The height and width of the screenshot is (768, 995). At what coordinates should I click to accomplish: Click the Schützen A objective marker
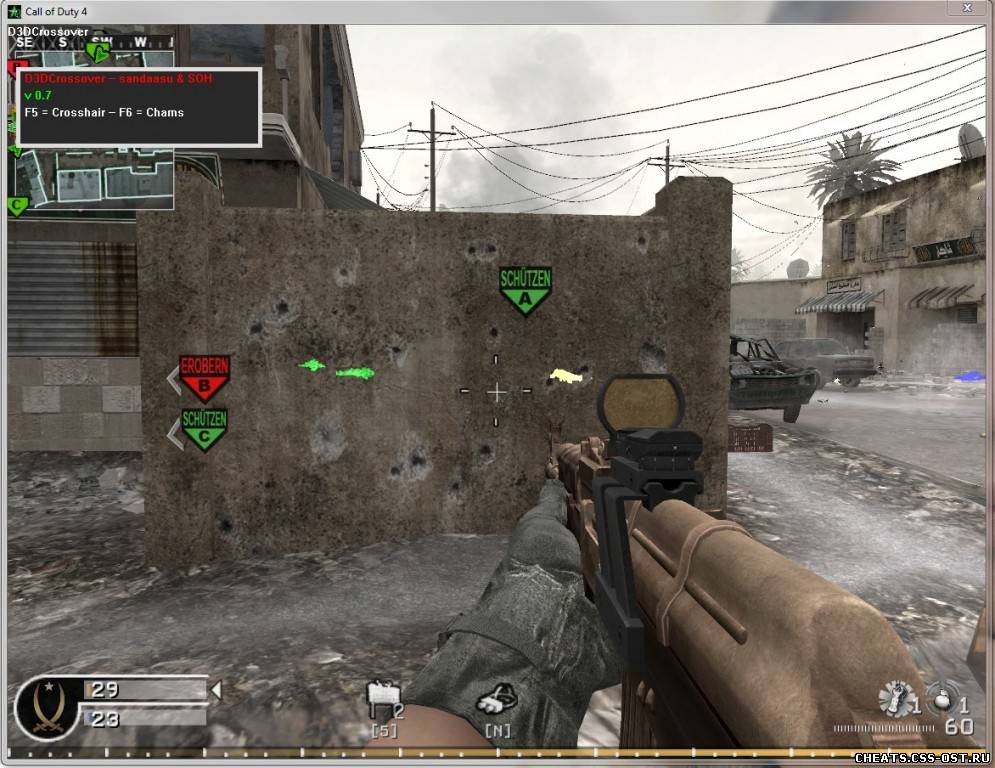point(526,289)
